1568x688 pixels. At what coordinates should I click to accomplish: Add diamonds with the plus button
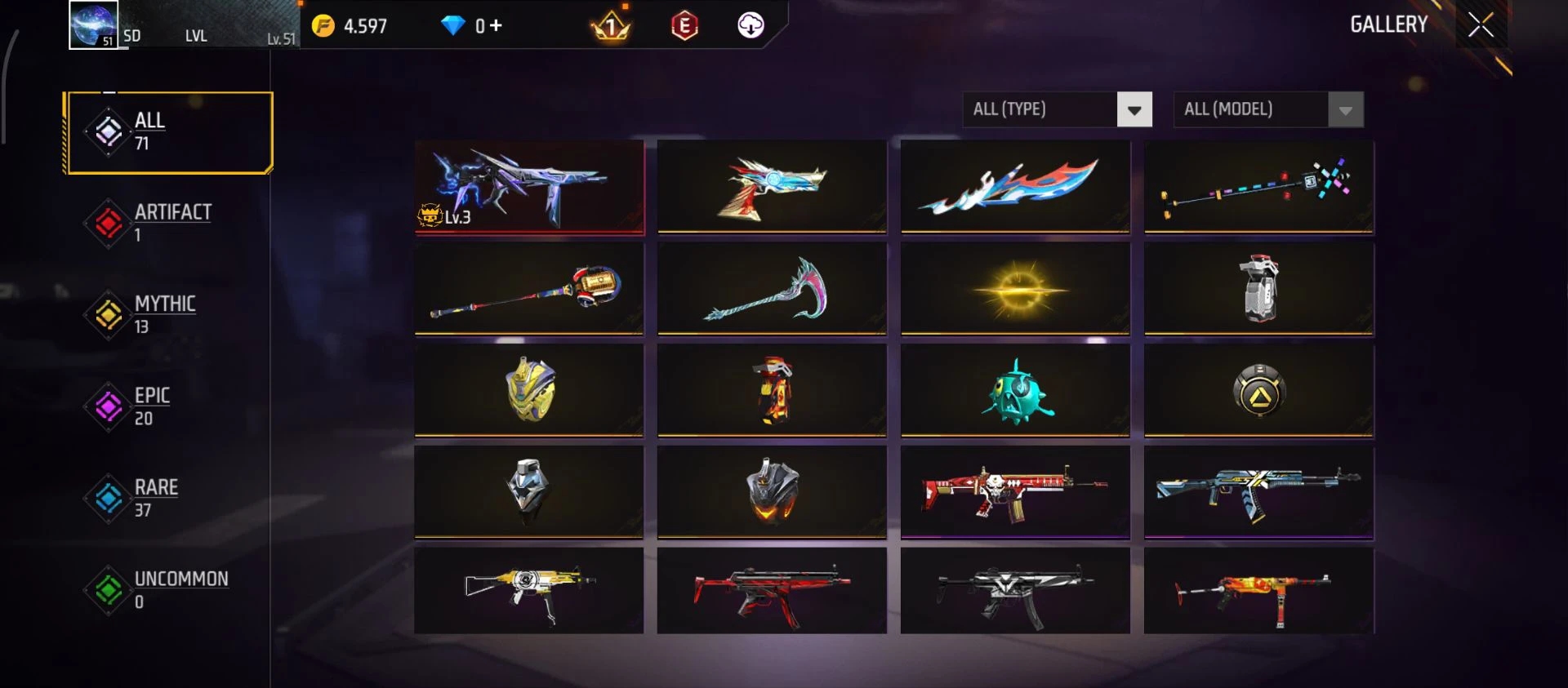coord(496,26)
